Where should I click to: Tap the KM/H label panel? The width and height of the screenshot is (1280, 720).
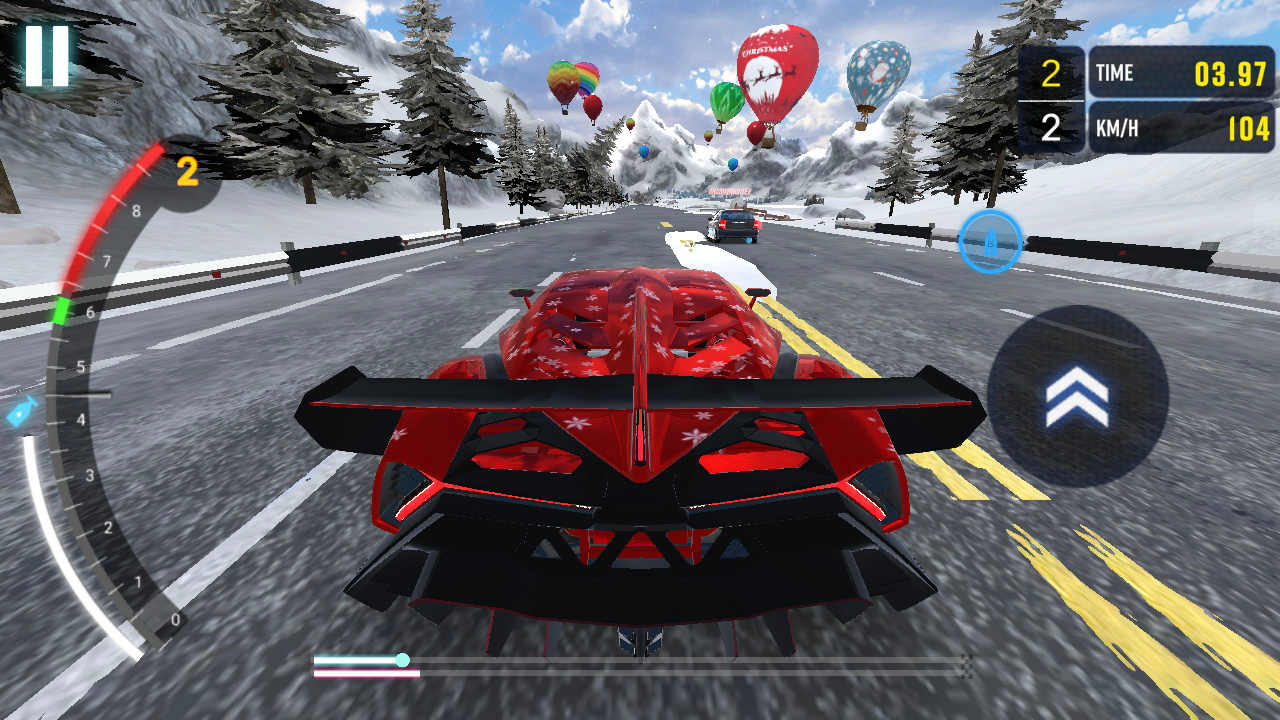click(x=1117, y=127)
